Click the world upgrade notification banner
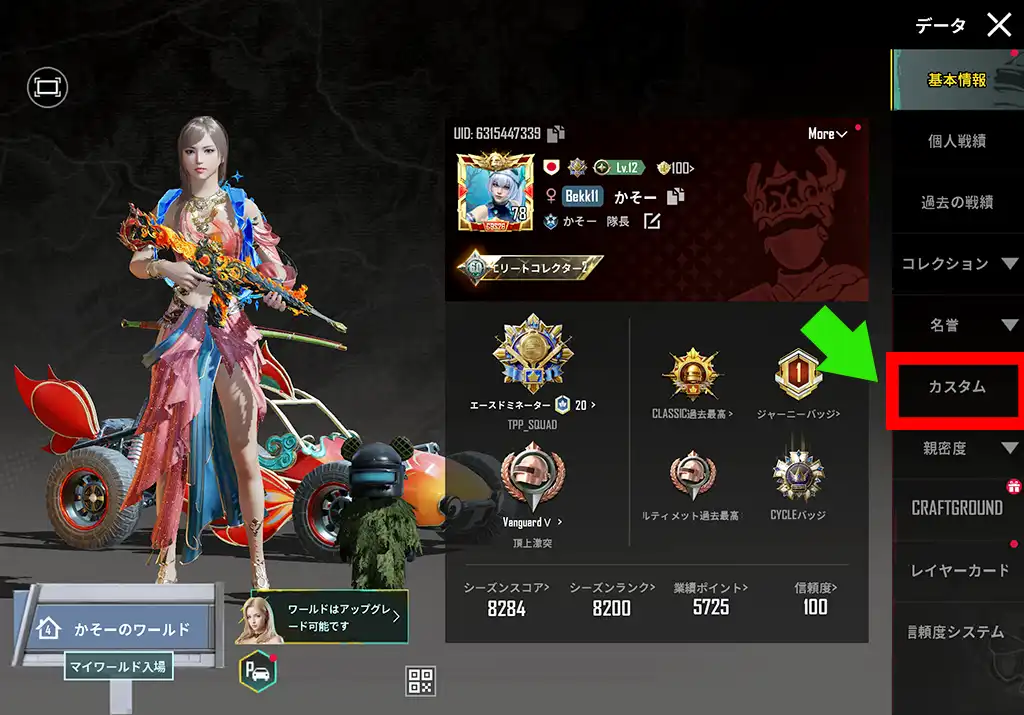Image resolution: width=1024 pixels, height=715 pixels. coord(323,617)
